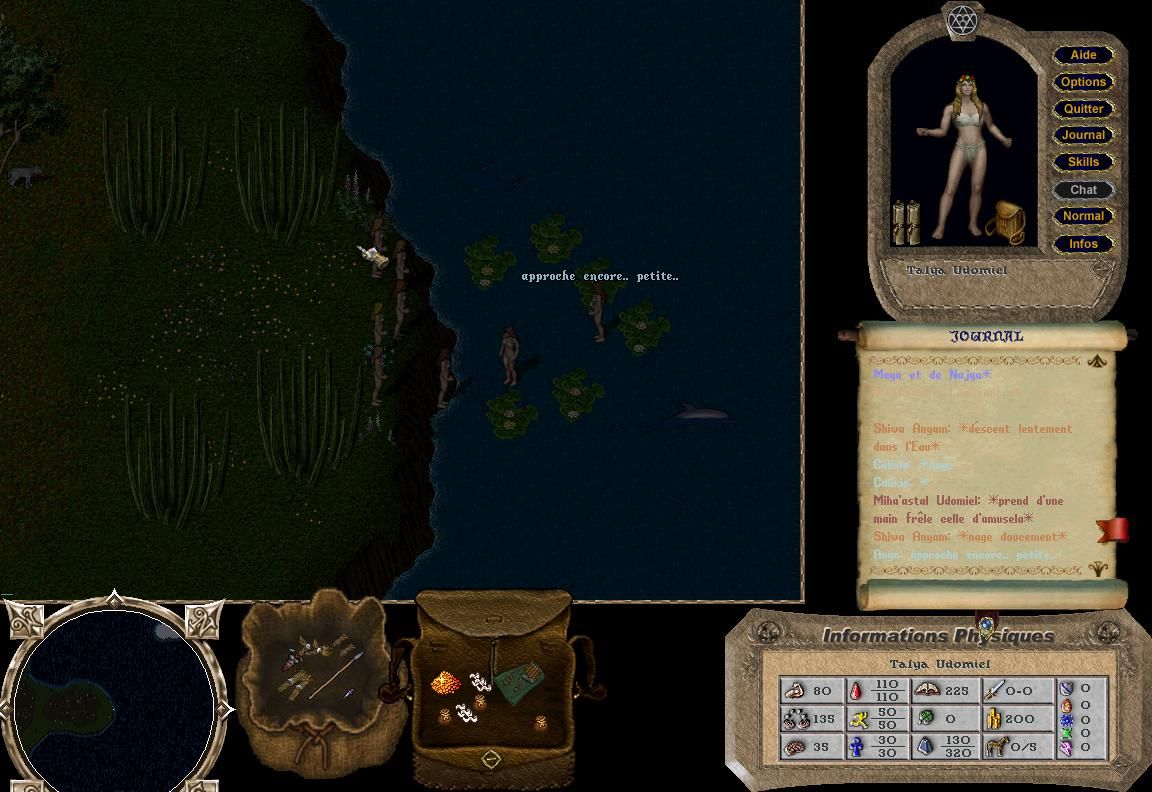Screen dimensions: 1152x792
Task: Show the Skills list
Action: click(1083, 162)
